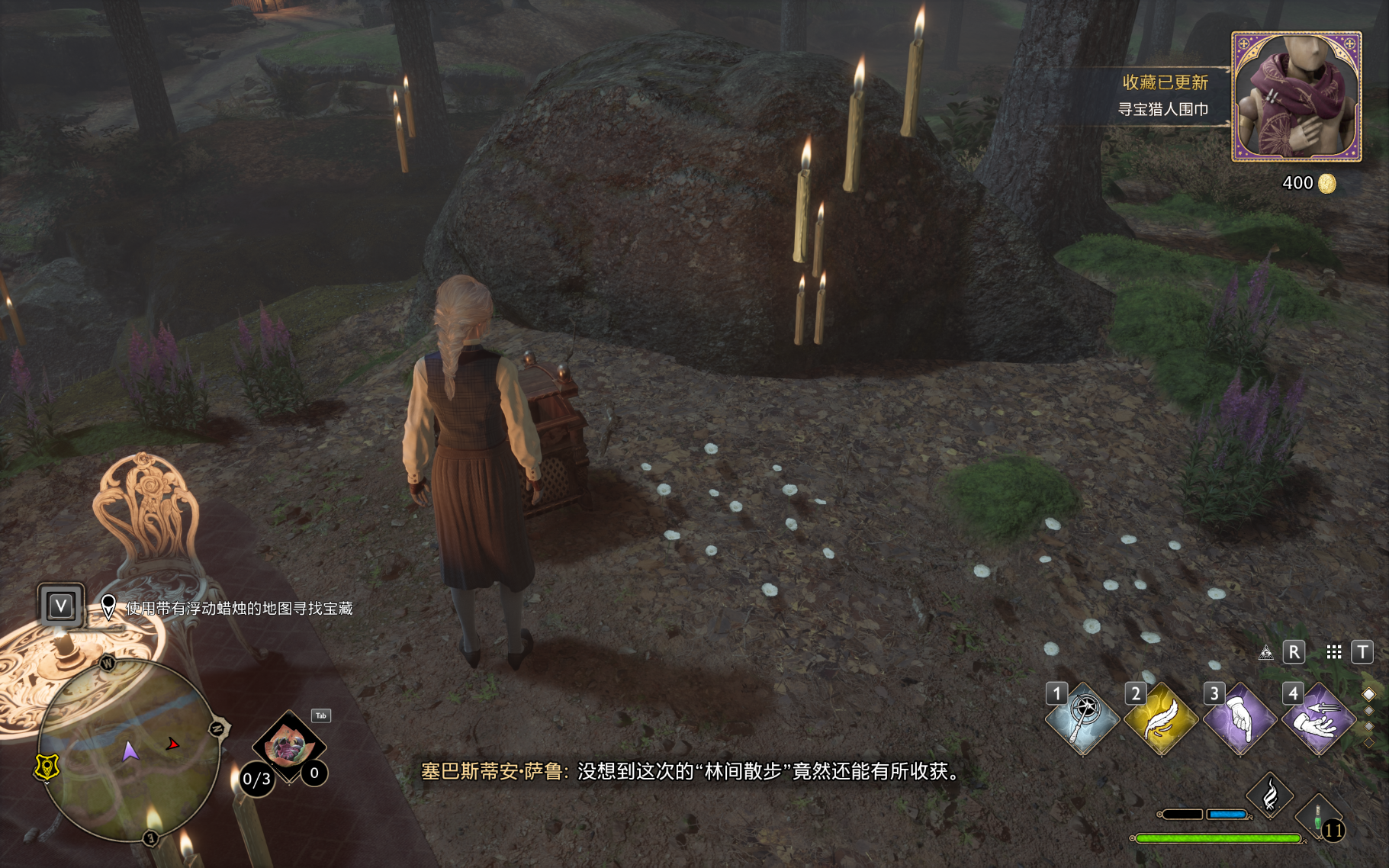Use the green Wiggenweld potion bottle
The image size is (1389, 868).
(x=1318, y=816)
